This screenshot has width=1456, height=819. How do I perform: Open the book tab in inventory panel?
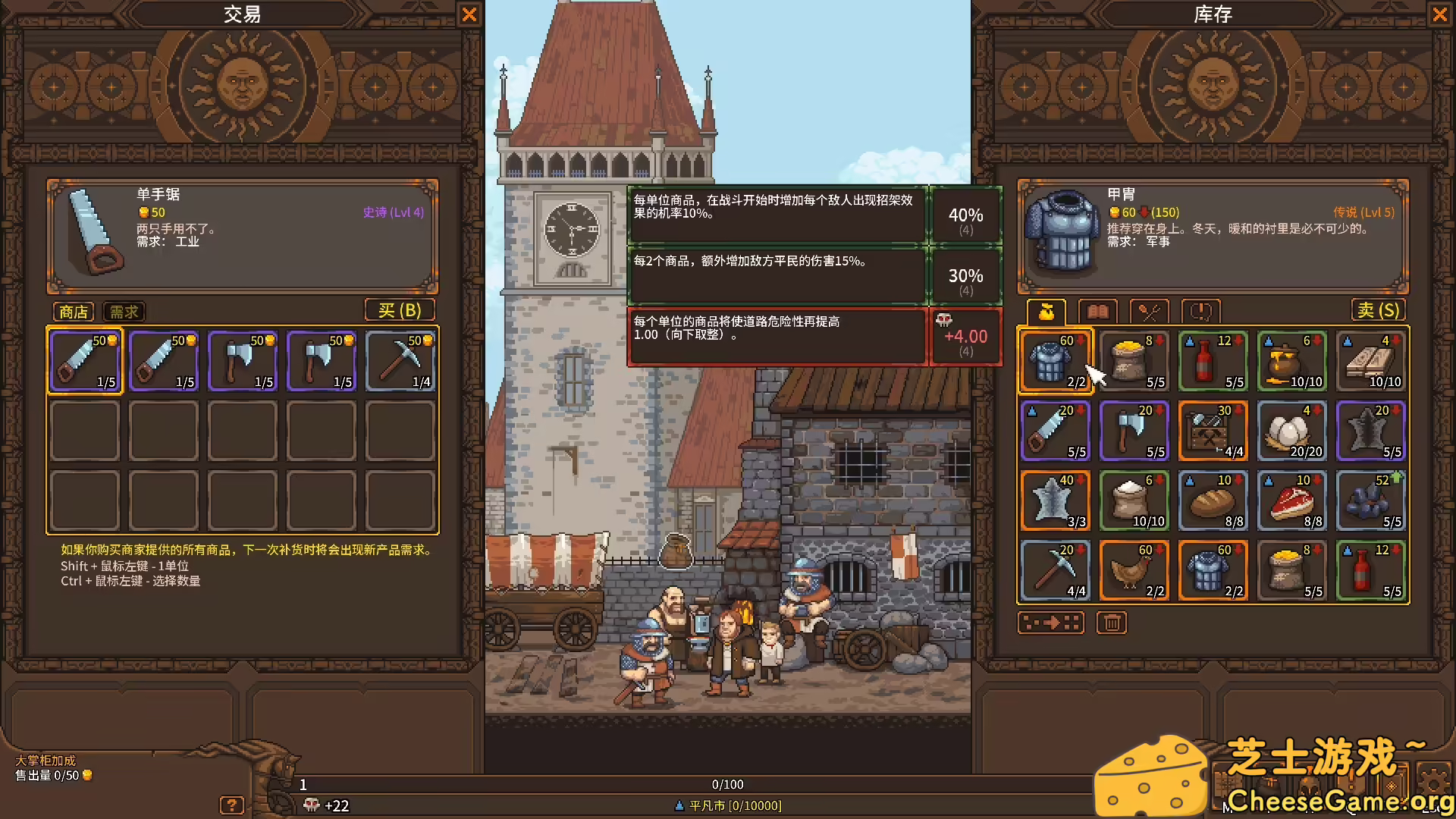point(1097,311)
